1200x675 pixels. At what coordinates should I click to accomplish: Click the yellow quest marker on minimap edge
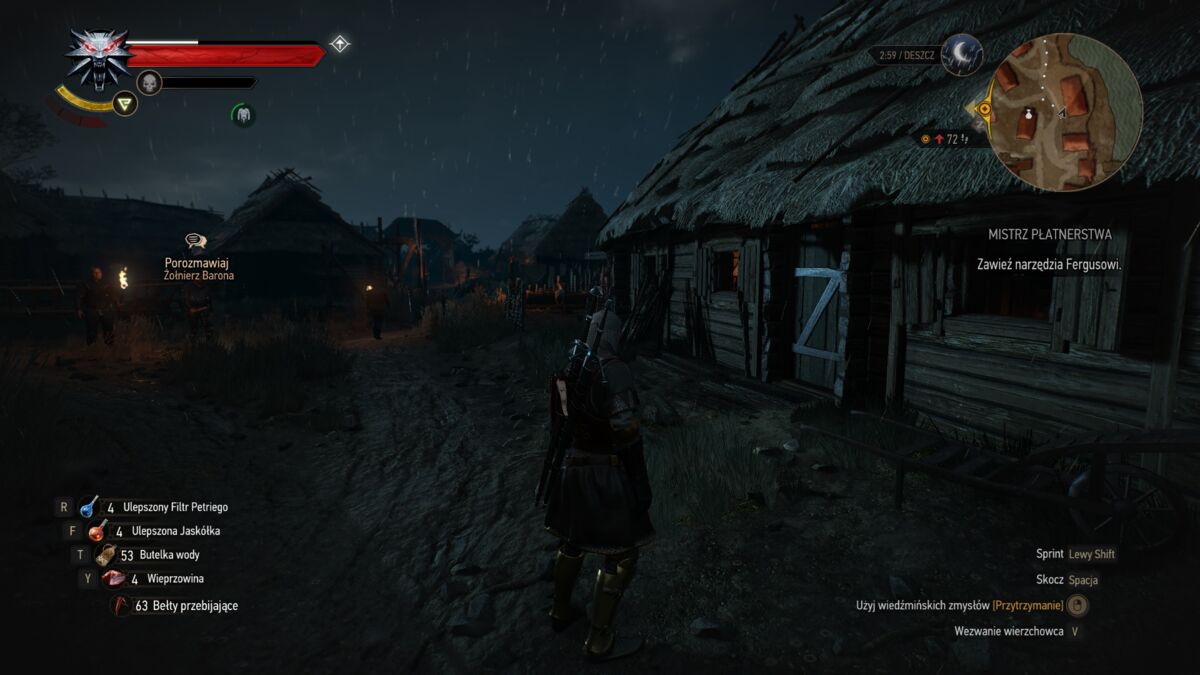[x=985, y=109]
